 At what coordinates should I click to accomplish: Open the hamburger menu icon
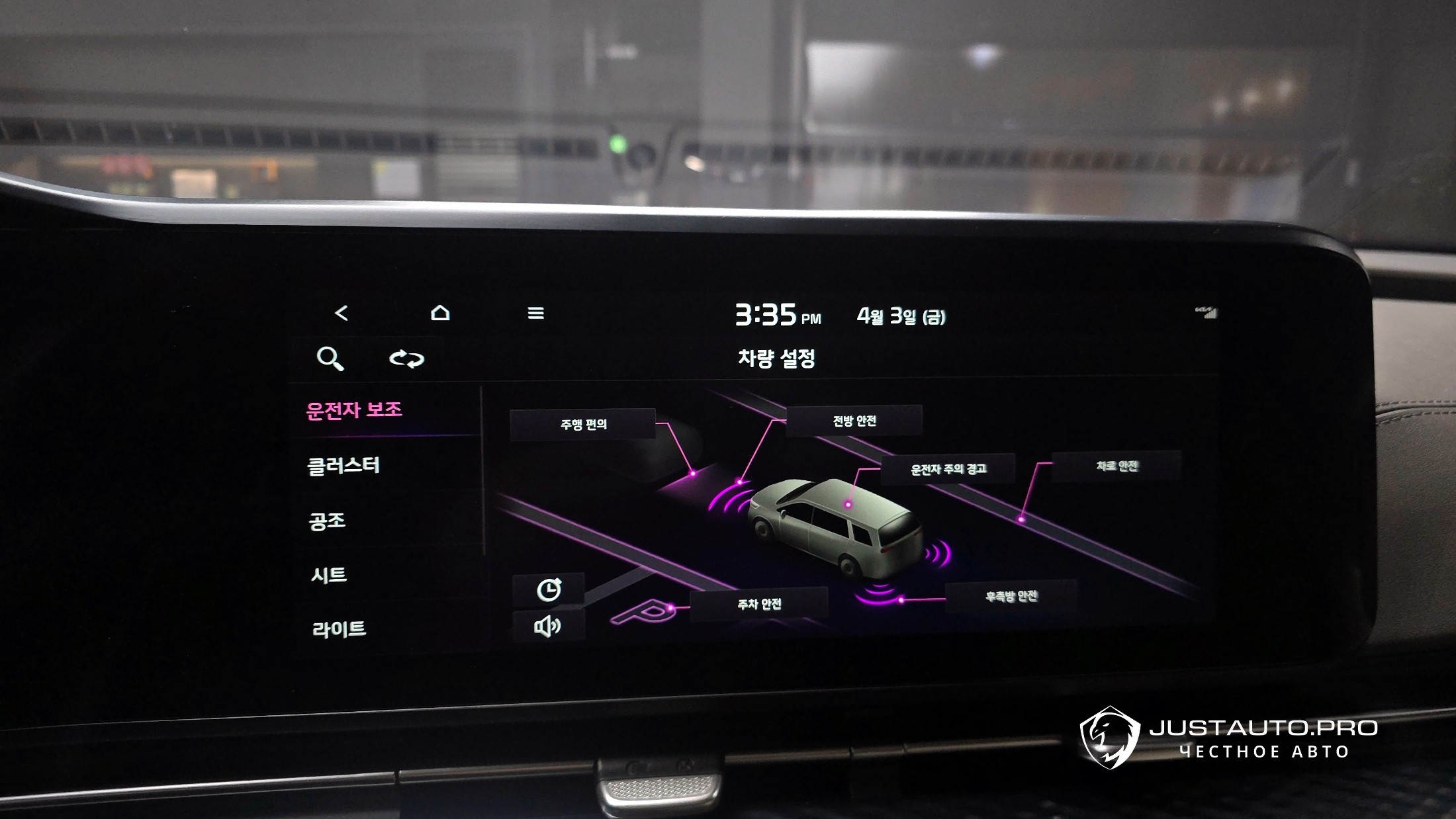coord(535,313)
